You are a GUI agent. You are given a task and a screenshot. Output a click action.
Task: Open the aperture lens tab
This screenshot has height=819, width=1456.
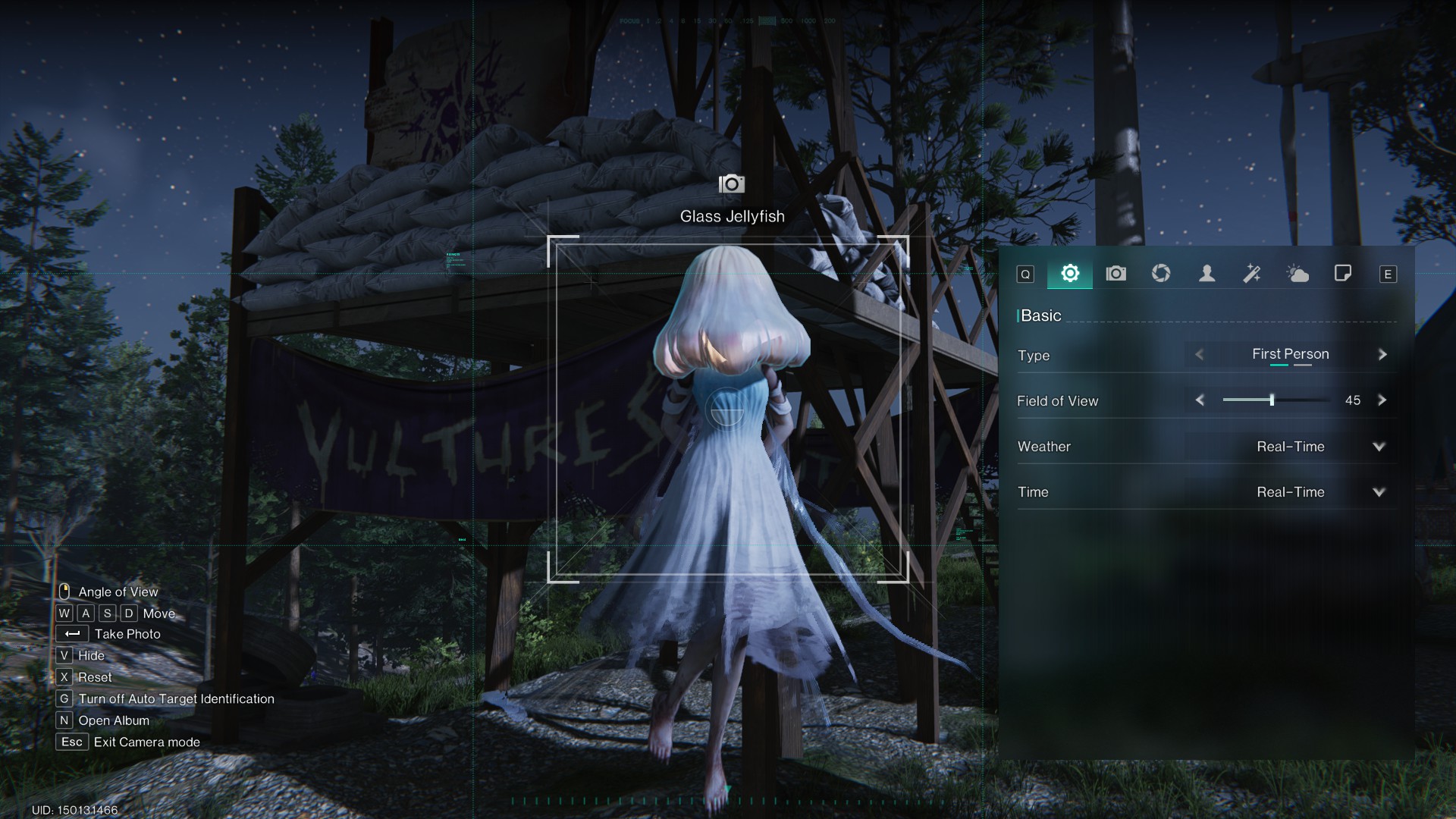click(x=1161, y=274)
